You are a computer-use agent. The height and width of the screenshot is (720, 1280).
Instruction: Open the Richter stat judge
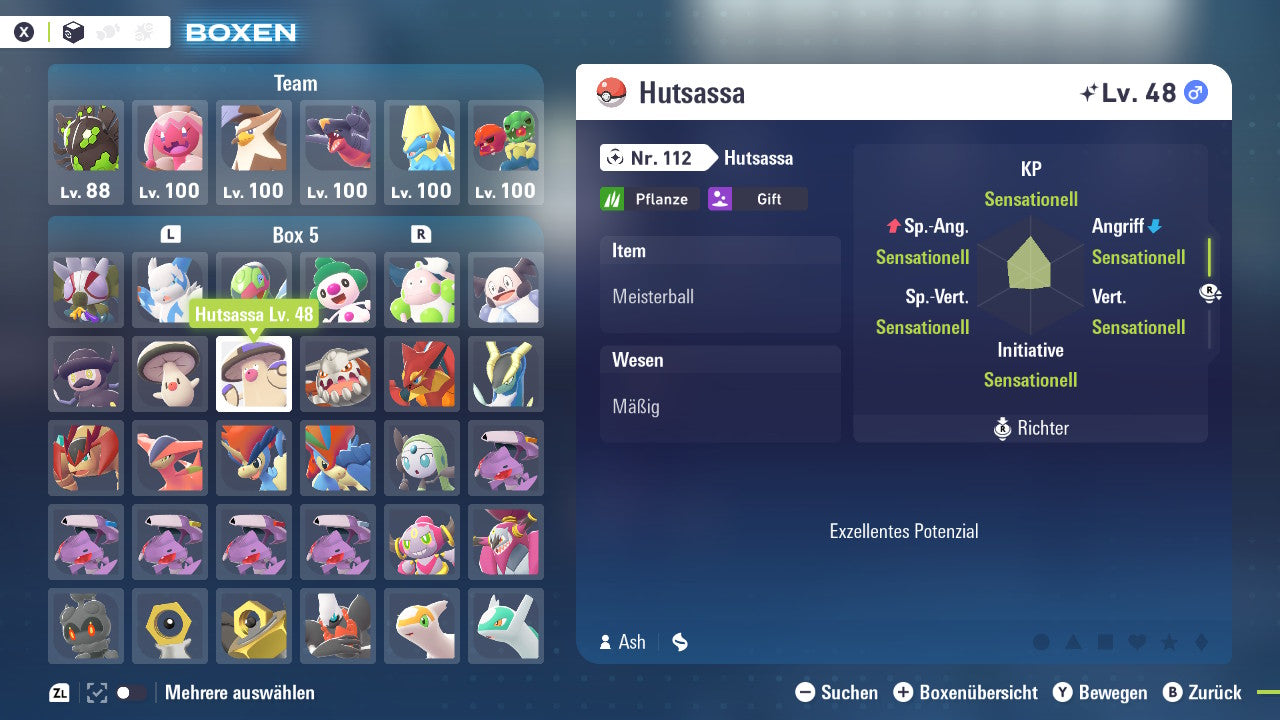[1030, 428]
